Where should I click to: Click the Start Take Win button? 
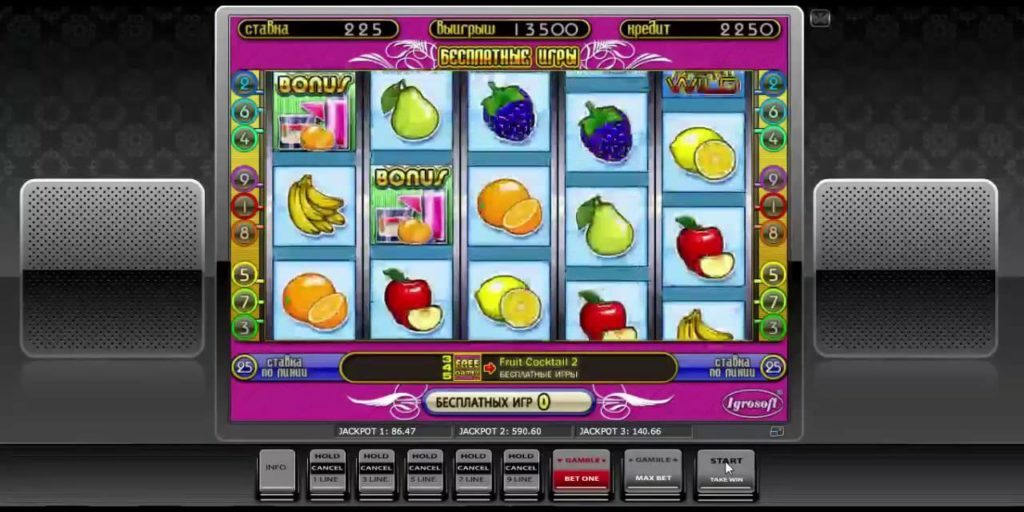(725, 468)
